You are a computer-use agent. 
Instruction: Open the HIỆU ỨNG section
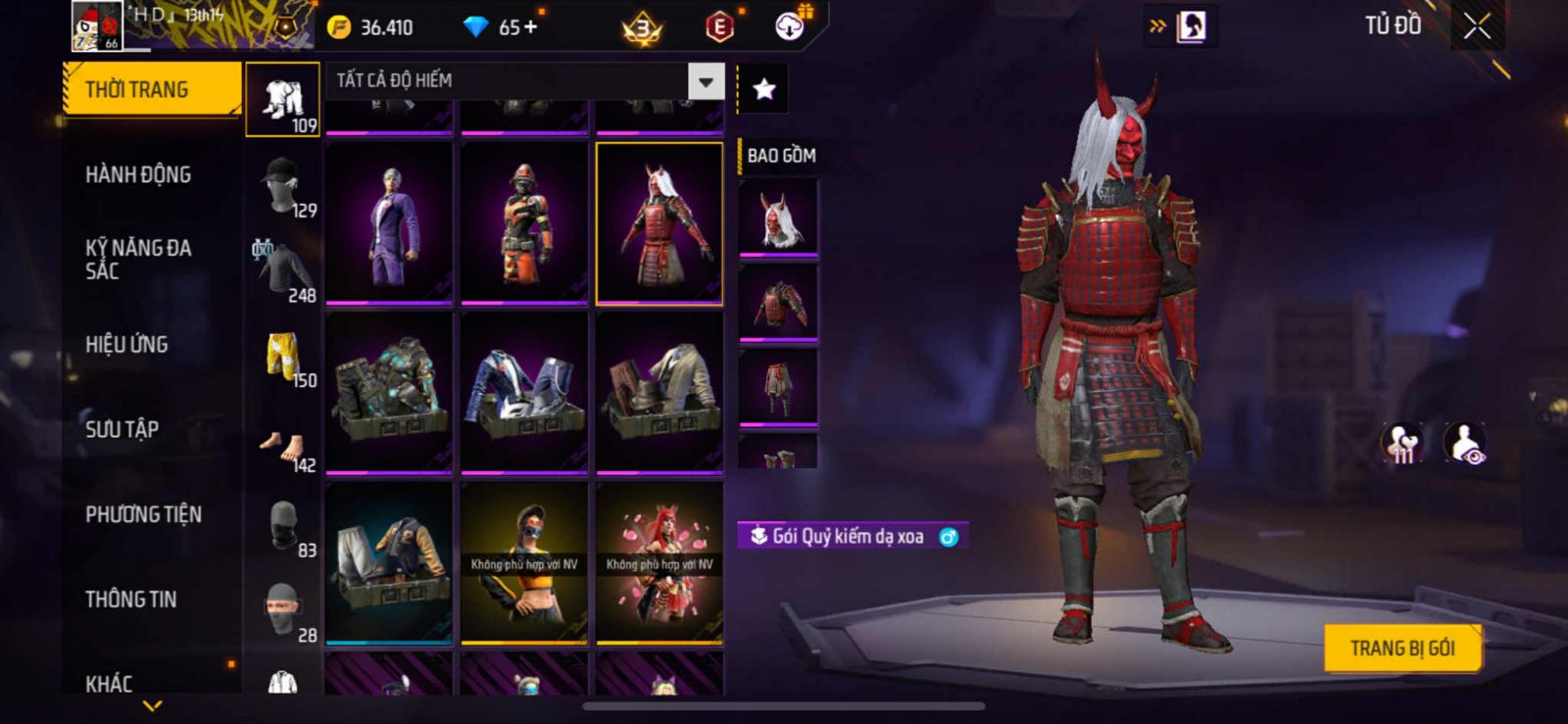coord(126,345)
